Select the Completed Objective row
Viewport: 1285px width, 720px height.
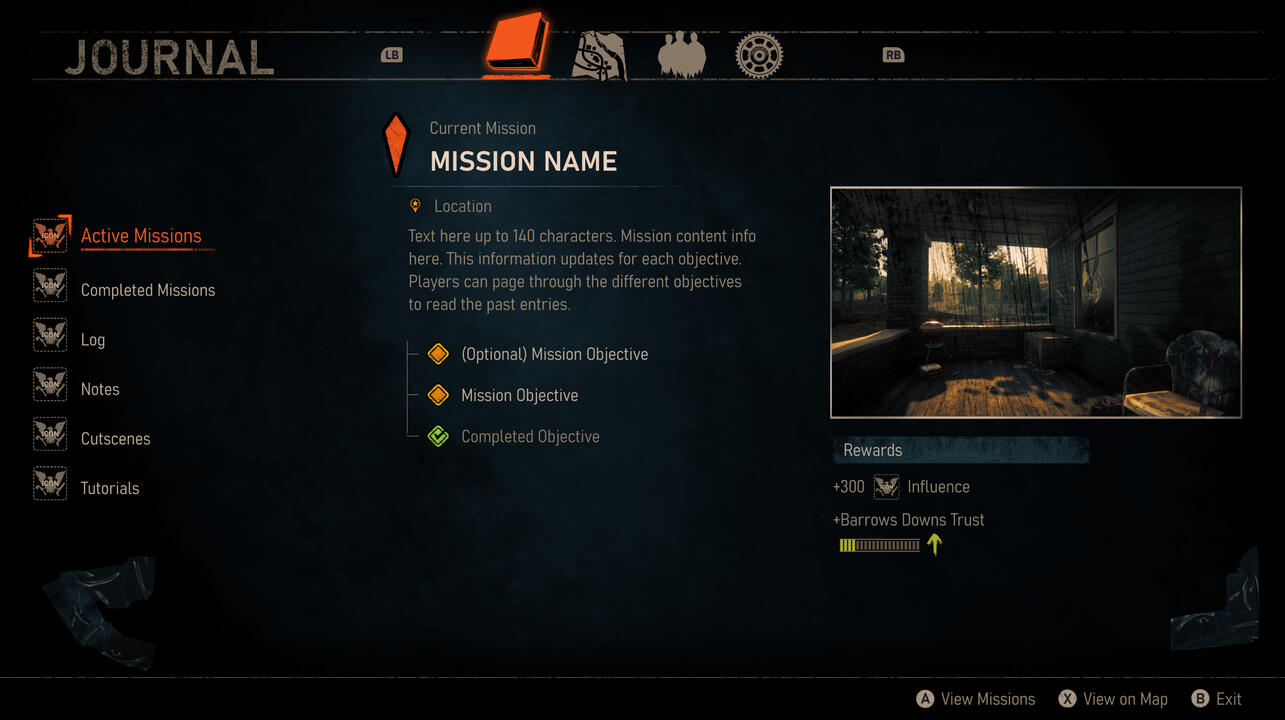tap(530, 437)
